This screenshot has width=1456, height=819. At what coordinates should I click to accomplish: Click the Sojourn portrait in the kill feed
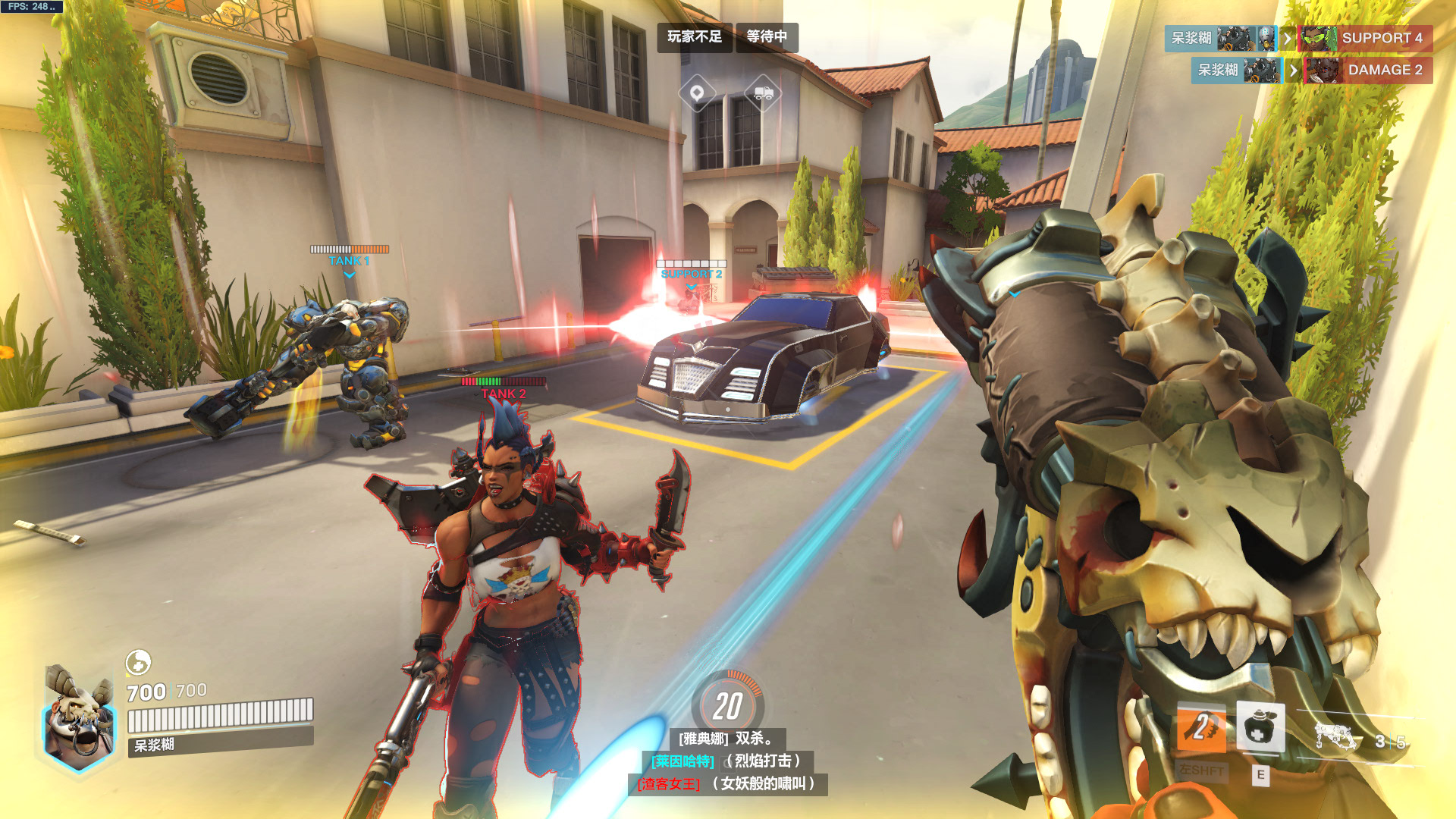(1324, 69)
